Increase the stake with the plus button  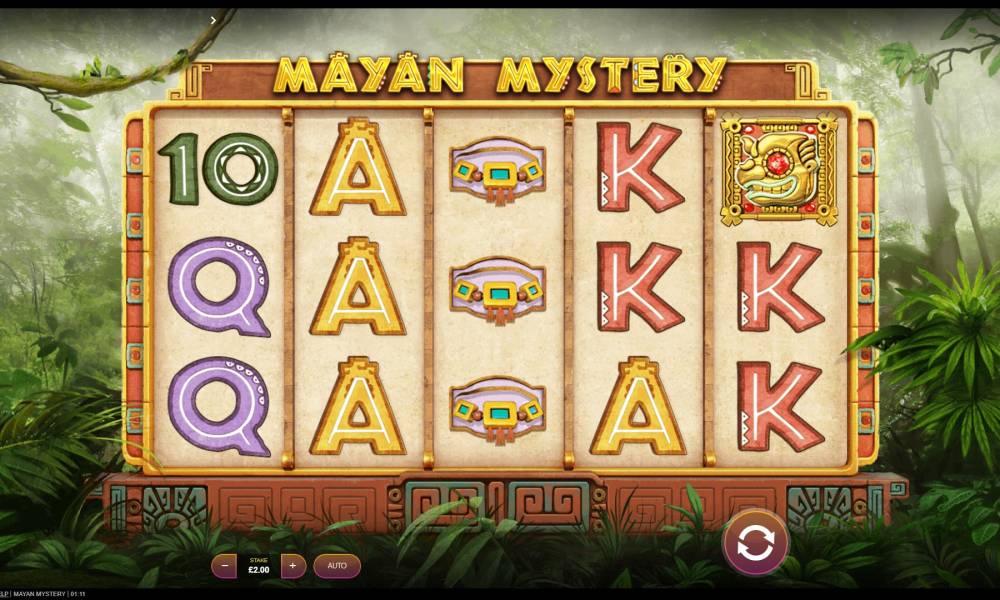(293, 566)
